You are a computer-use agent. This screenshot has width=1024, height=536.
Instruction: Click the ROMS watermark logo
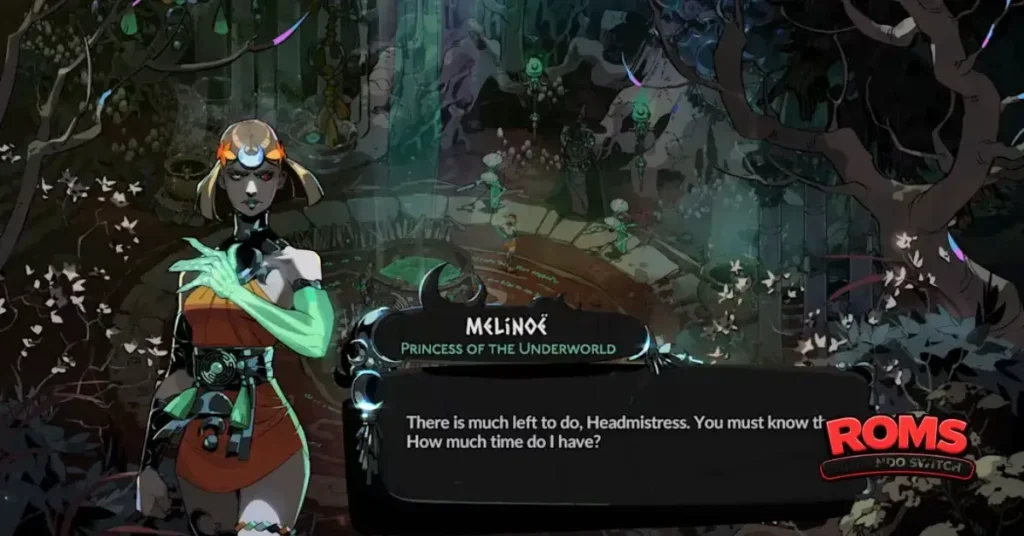tap(897, 442)
